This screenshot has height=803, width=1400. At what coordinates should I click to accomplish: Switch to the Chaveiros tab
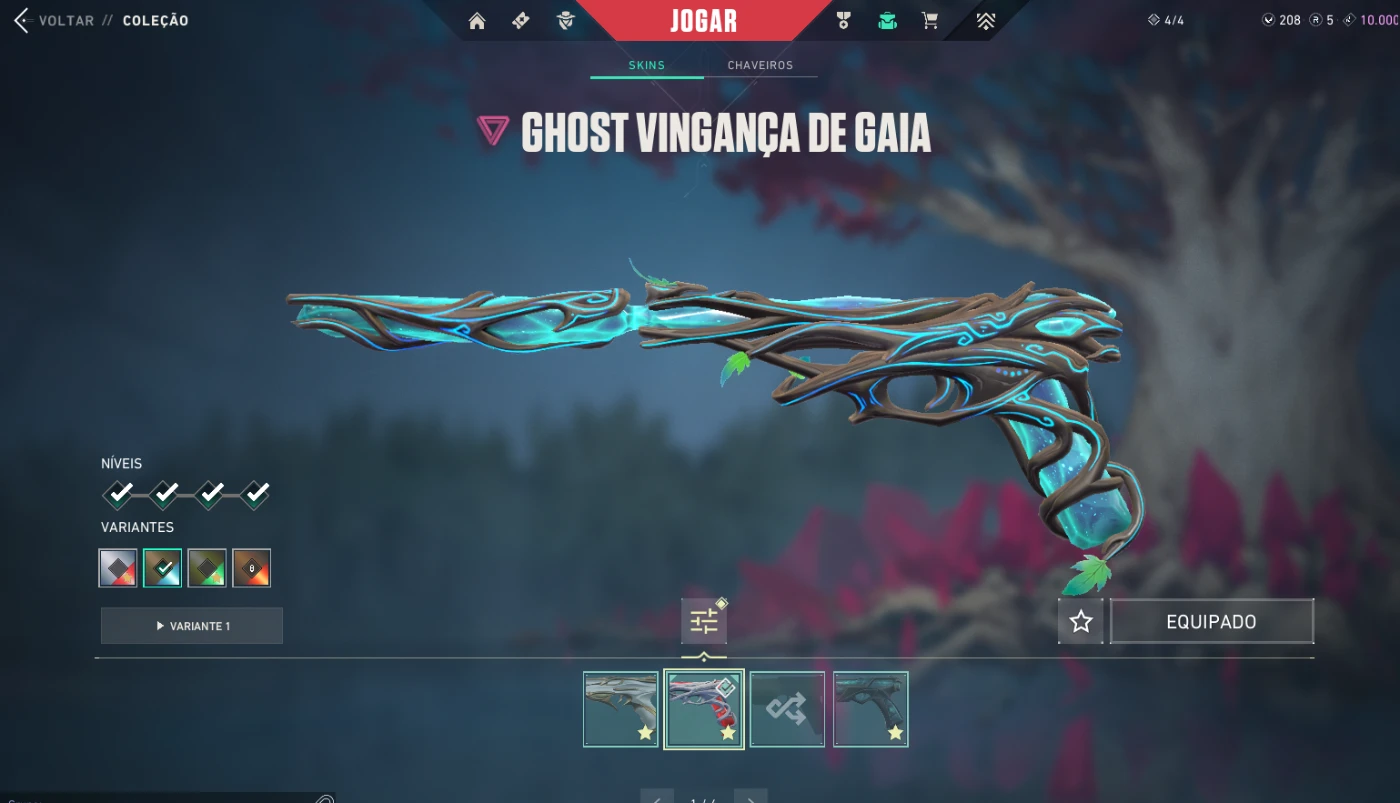(x=760, y=65)
